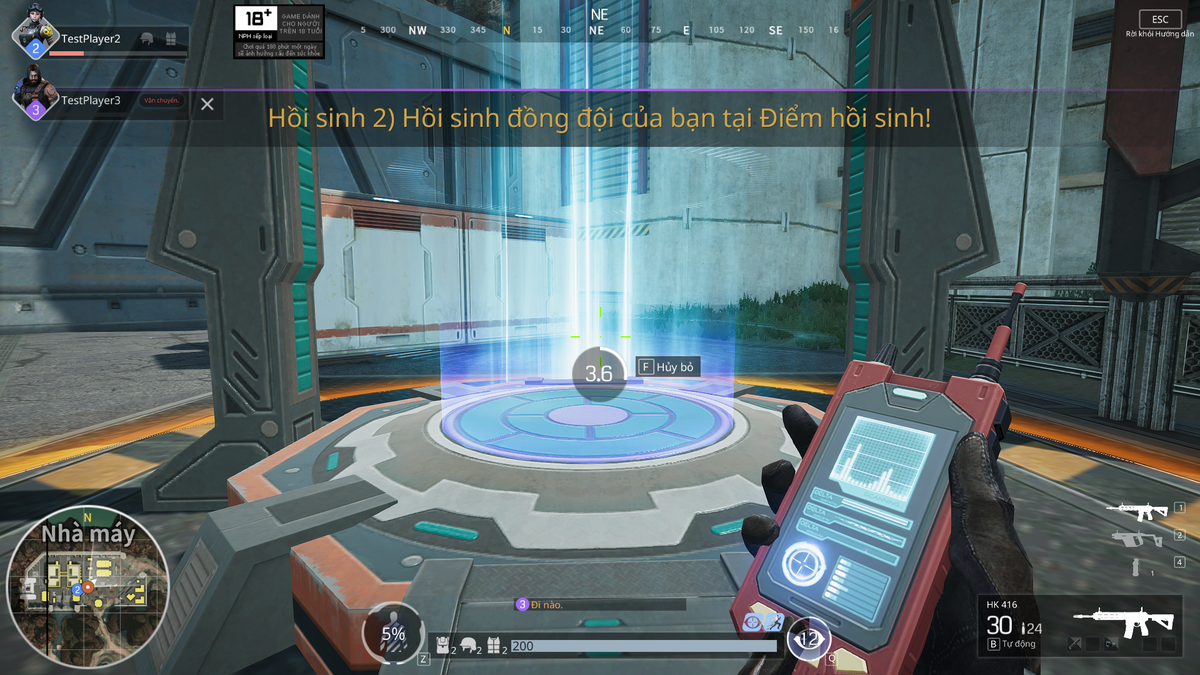
Task: Select teammate TestPlayer3 in the squad list
Action: click(90, 100)
